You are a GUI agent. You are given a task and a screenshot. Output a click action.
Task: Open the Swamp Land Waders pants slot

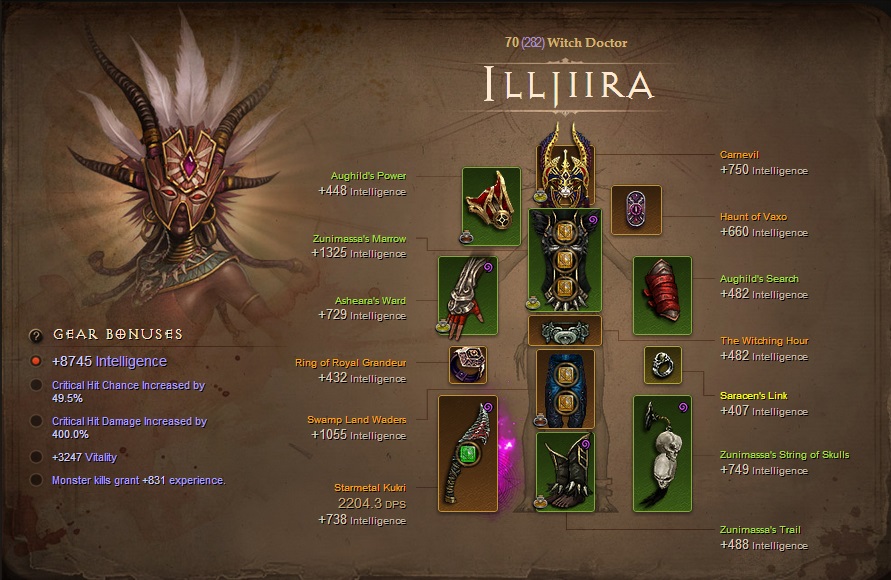(x=564, y=388)
